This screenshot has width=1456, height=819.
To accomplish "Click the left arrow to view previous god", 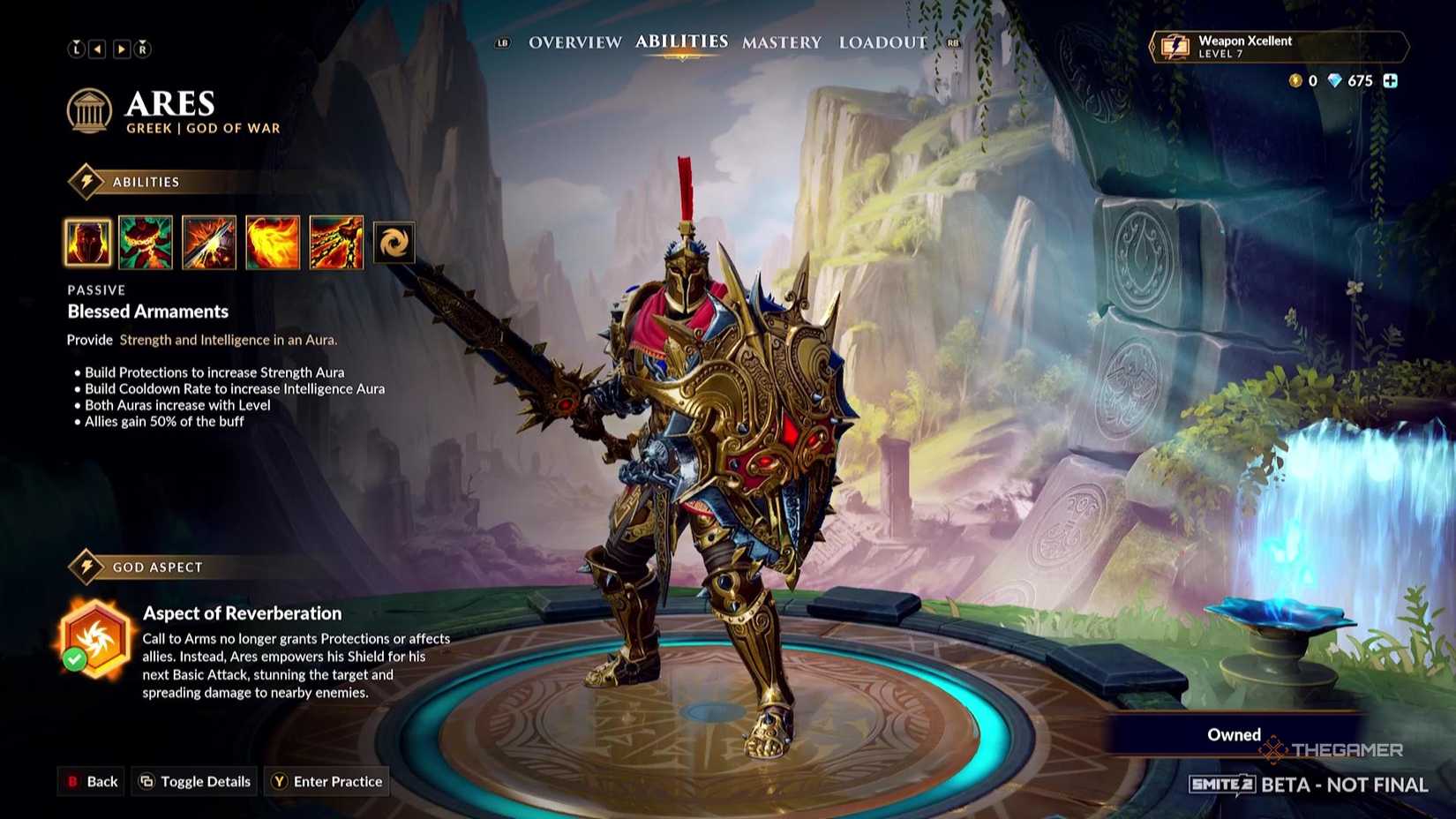I will (x=98, y=49).
